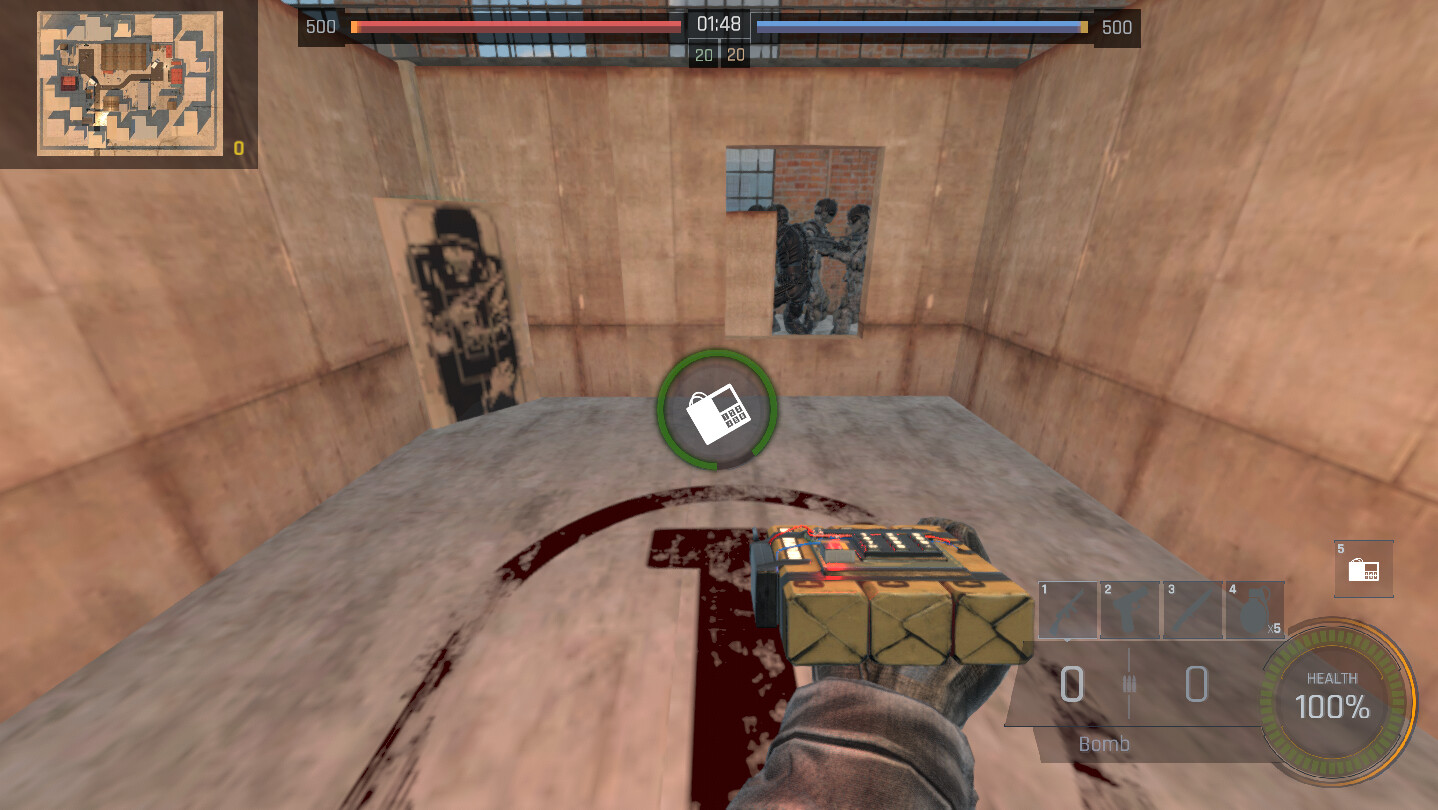Click the bomb icon in slot 5
The image size is (1438, 810).
pyautogui.click(x=1364, y=568)
